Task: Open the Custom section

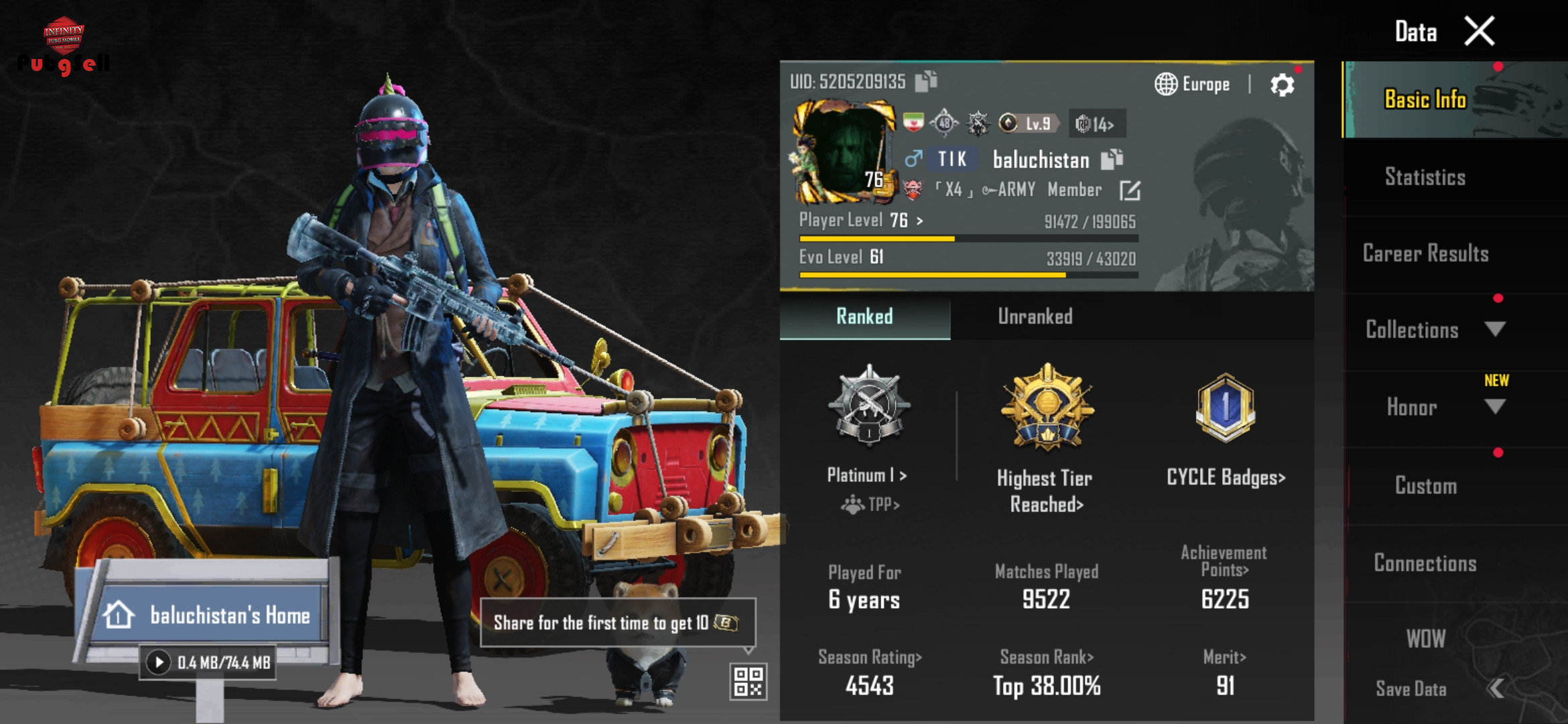Action: click(1425, 485)
